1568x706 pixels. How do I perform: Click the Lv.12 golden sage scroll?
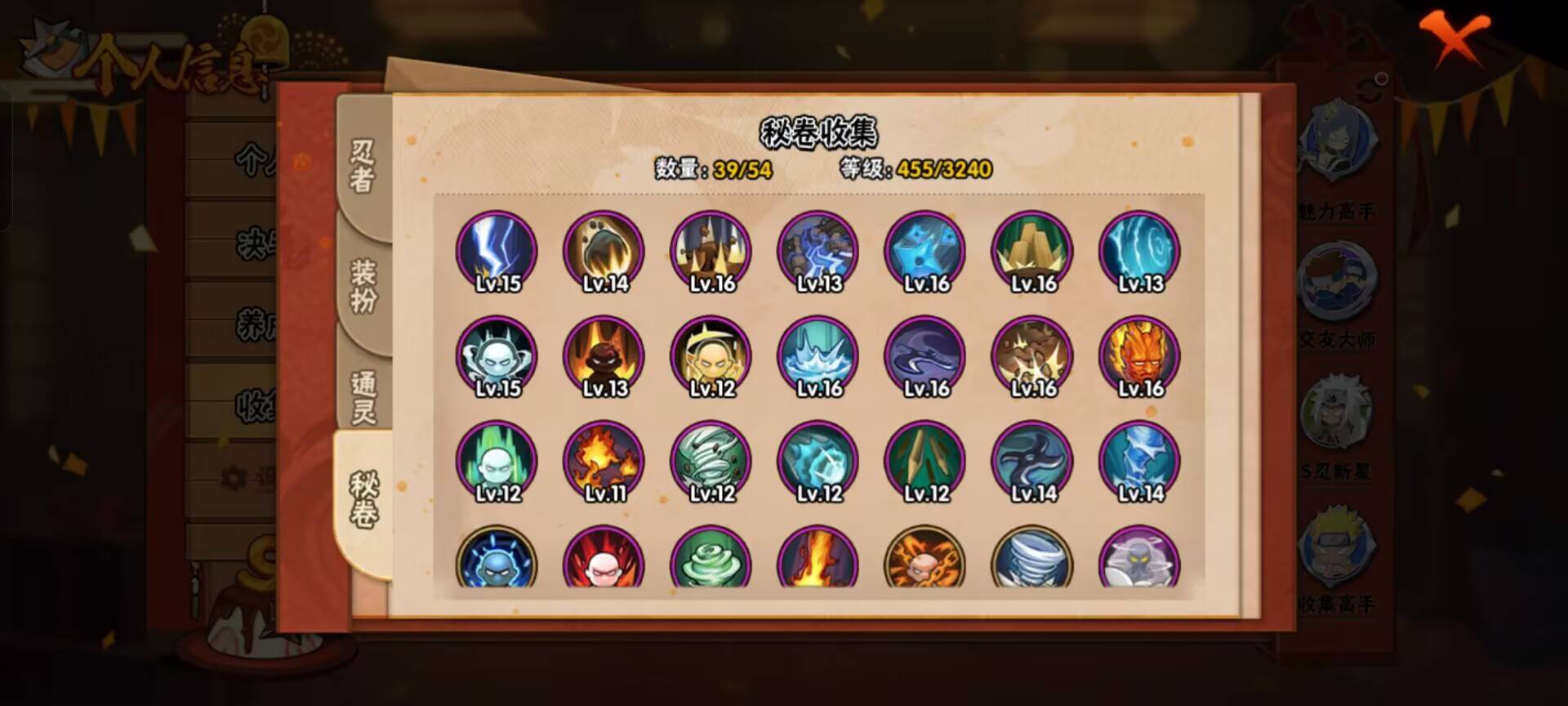709,358
